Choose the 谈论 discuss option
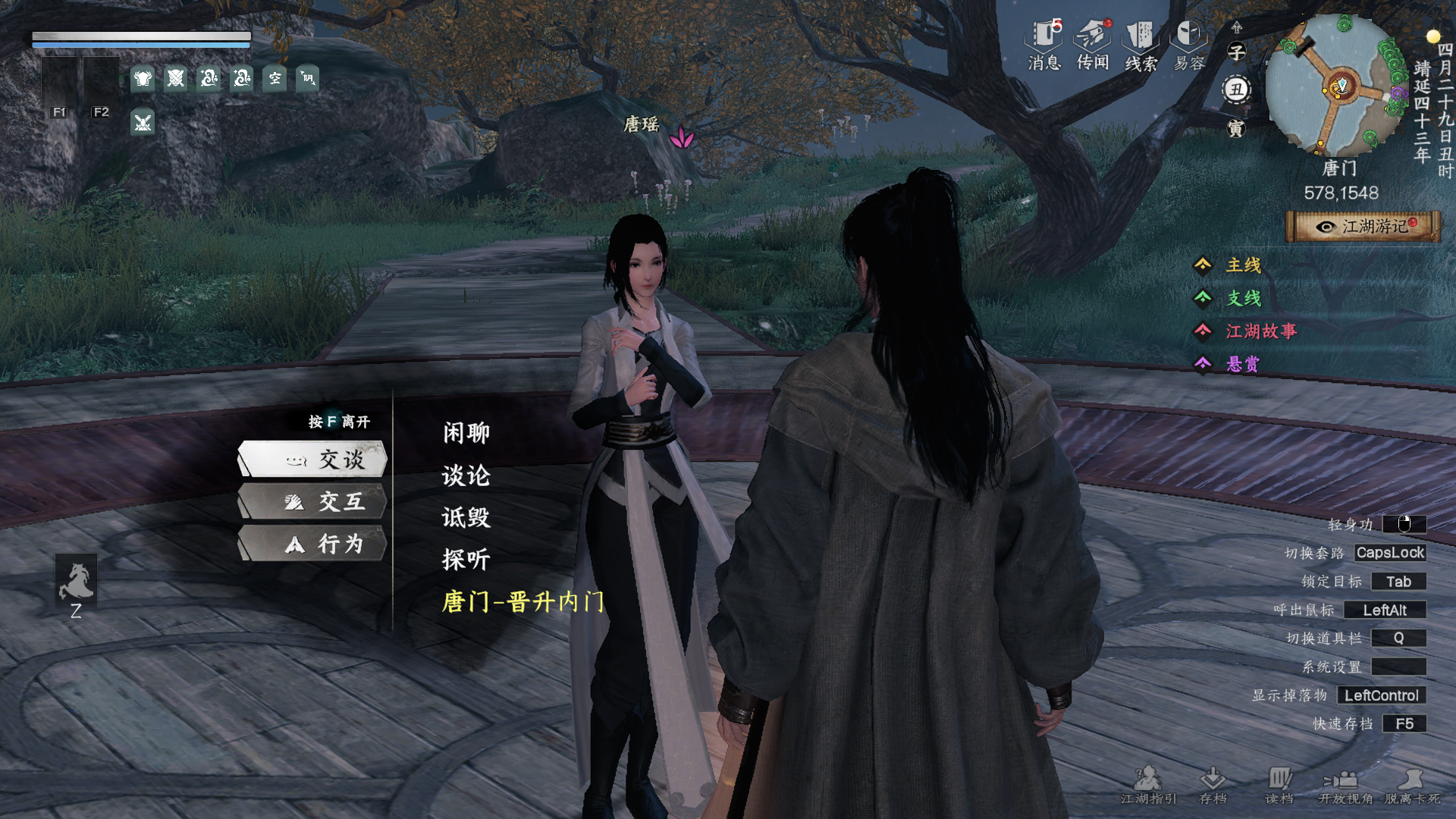 click(466, 475)
